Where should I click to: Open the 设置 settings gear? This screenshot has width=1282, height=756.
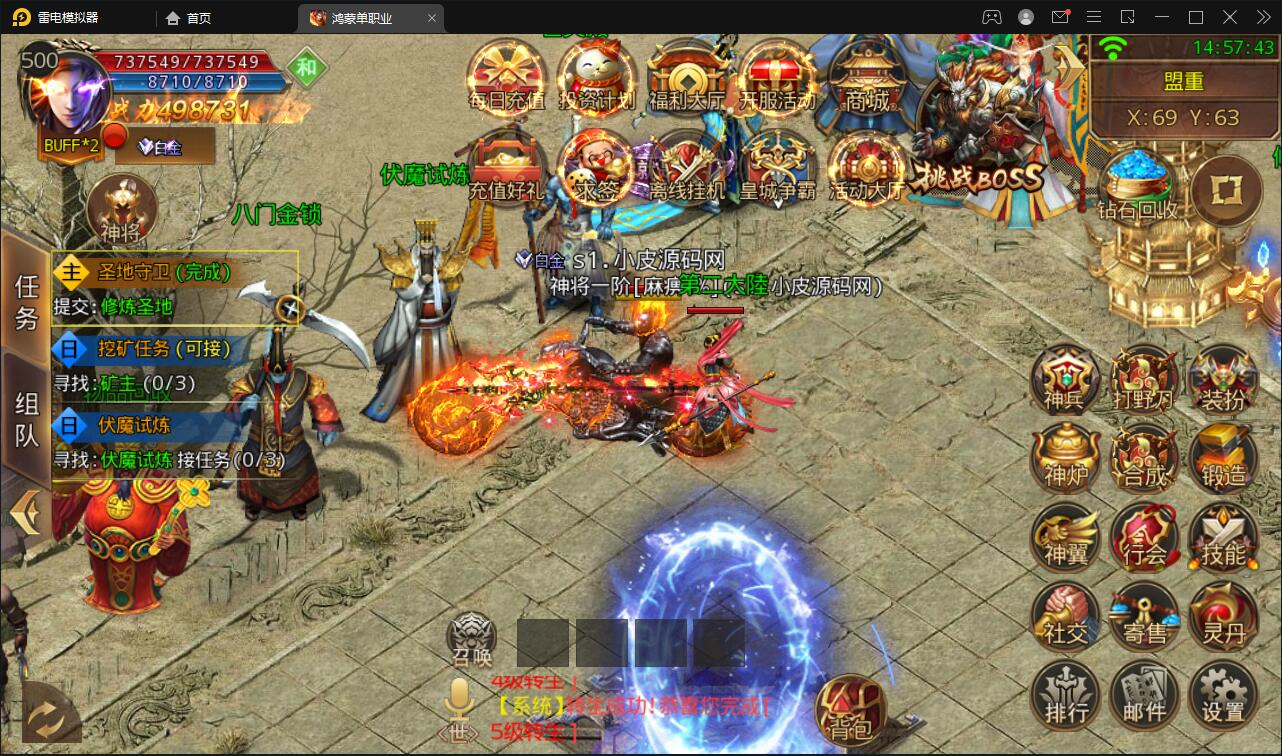click(1222, 694)
